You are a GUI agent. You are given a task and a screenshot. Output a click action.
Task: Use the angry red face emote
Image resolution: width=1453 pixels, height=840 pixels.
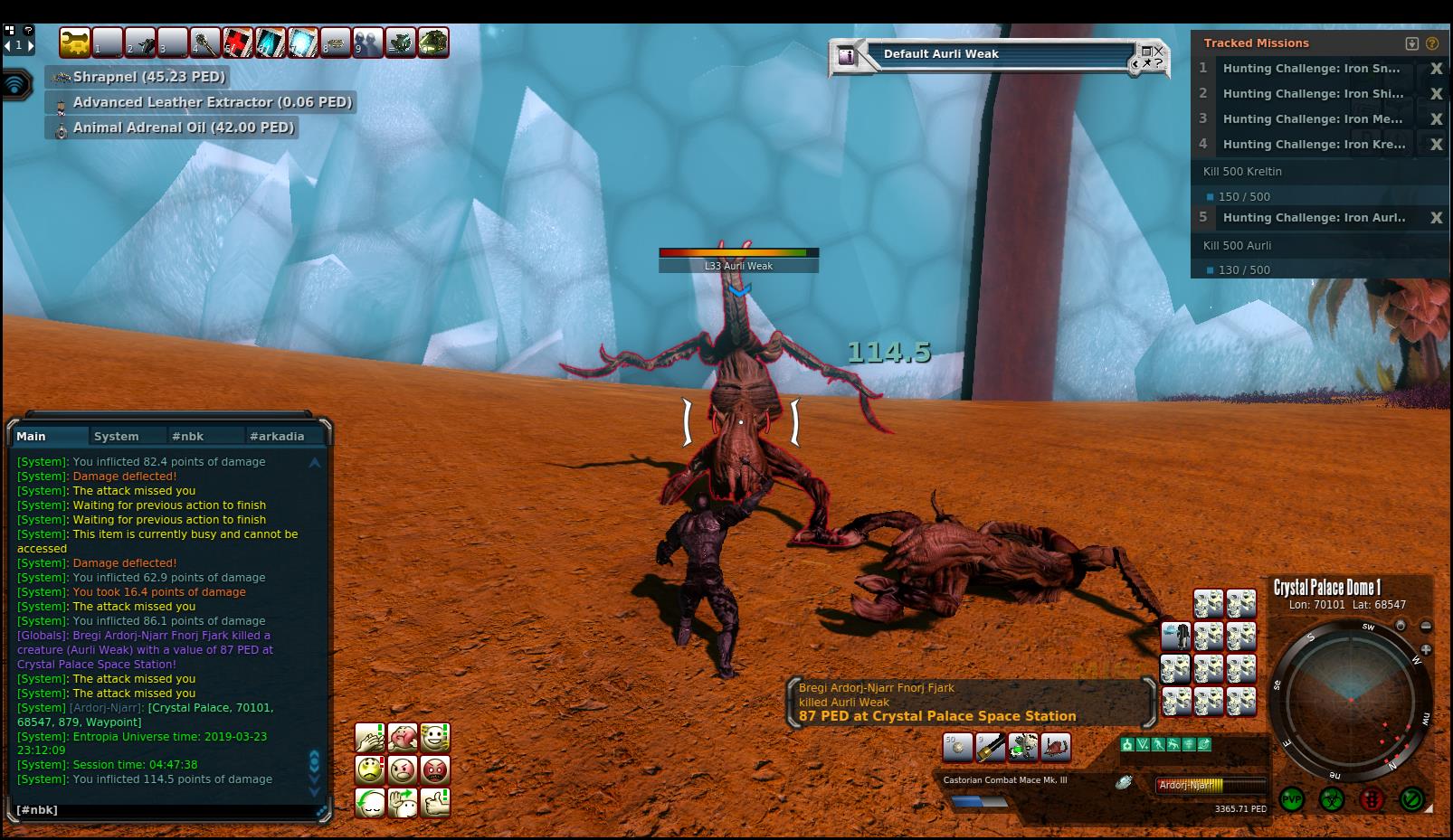click(435, 769)
